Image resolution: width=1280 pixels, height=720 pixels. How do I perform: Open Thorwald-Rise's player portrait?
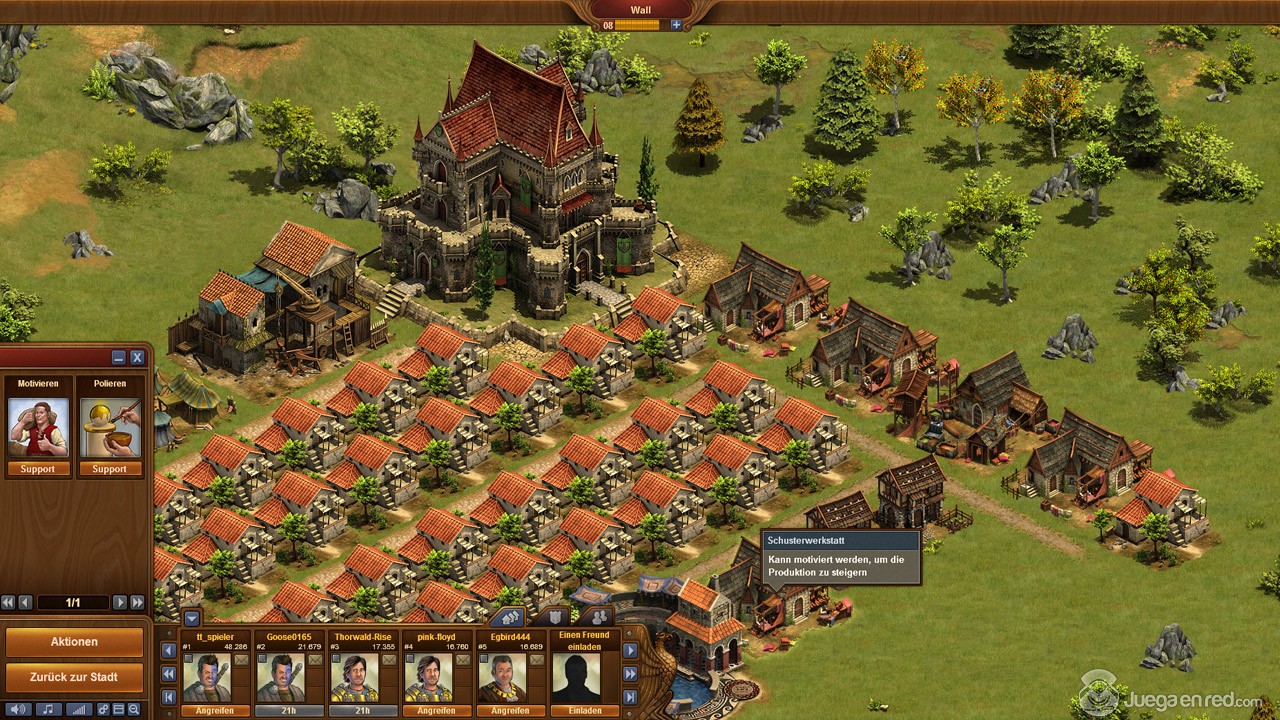(354, 678)
